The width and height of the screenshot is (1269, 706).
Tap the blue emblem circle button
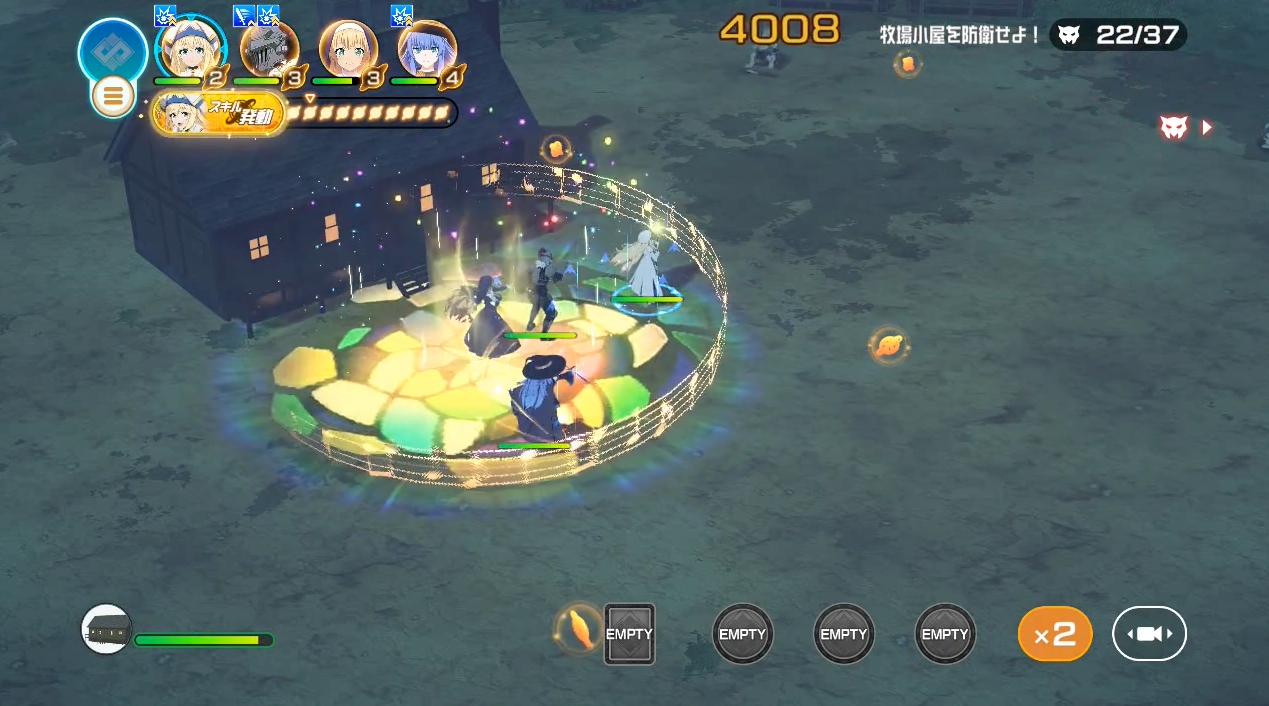113,50
